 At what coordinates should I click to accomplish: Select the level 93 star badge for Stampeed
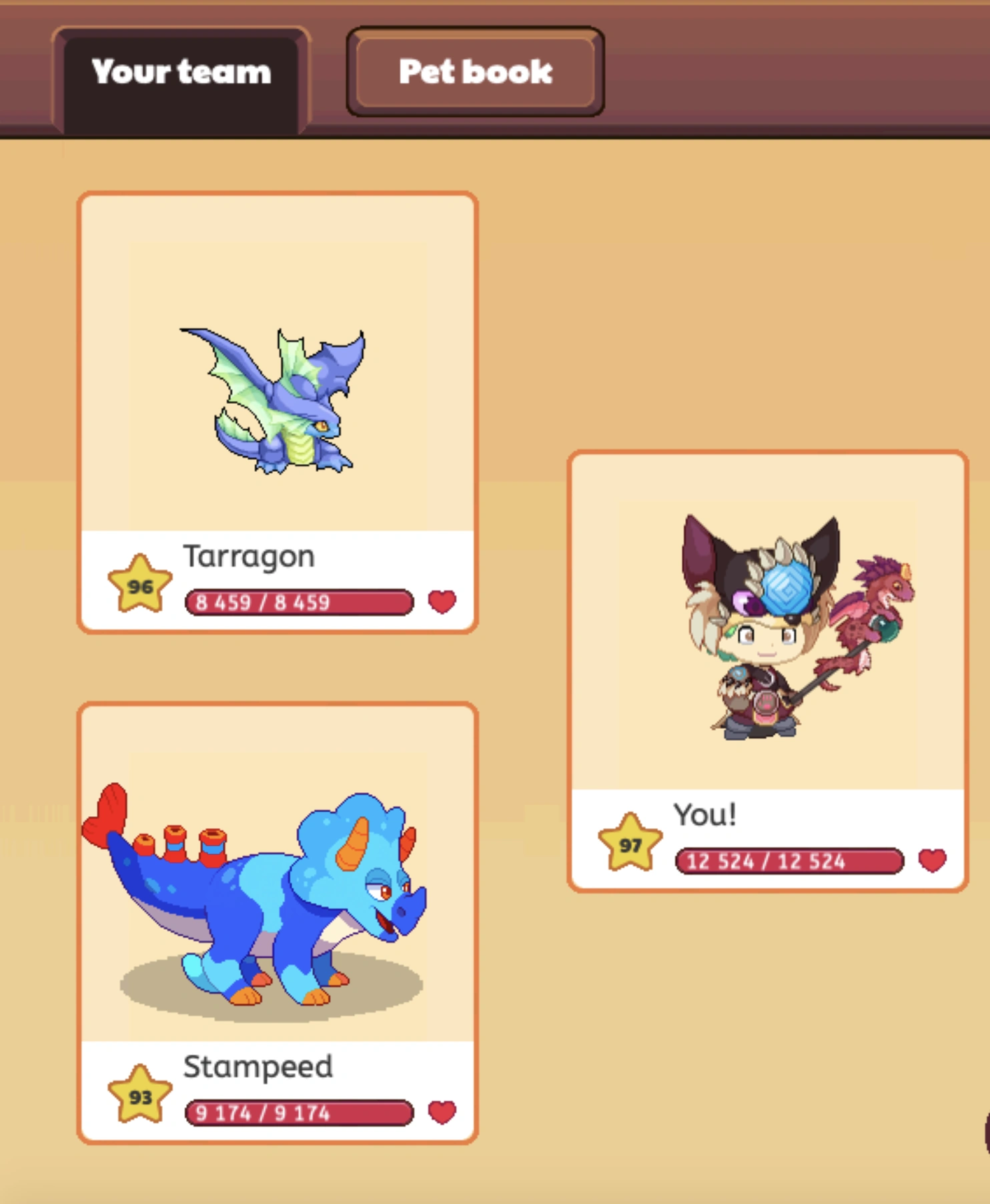click(x=139, y=1096)
